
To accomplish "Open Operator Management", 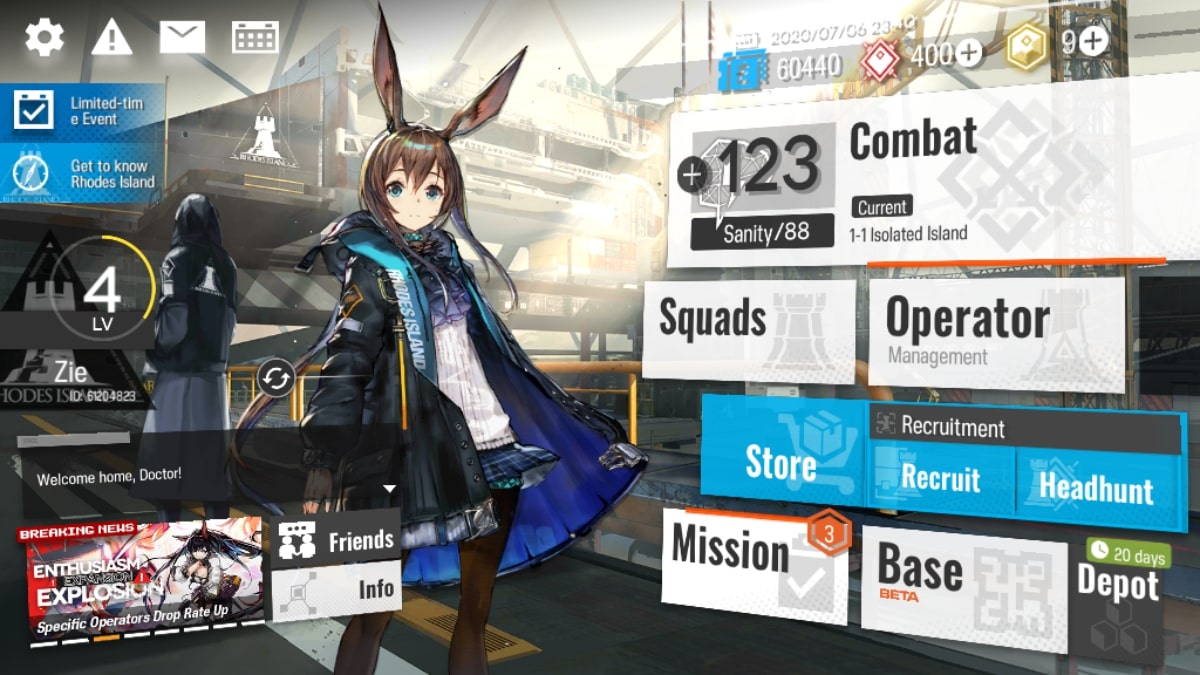I will point(995,332).
